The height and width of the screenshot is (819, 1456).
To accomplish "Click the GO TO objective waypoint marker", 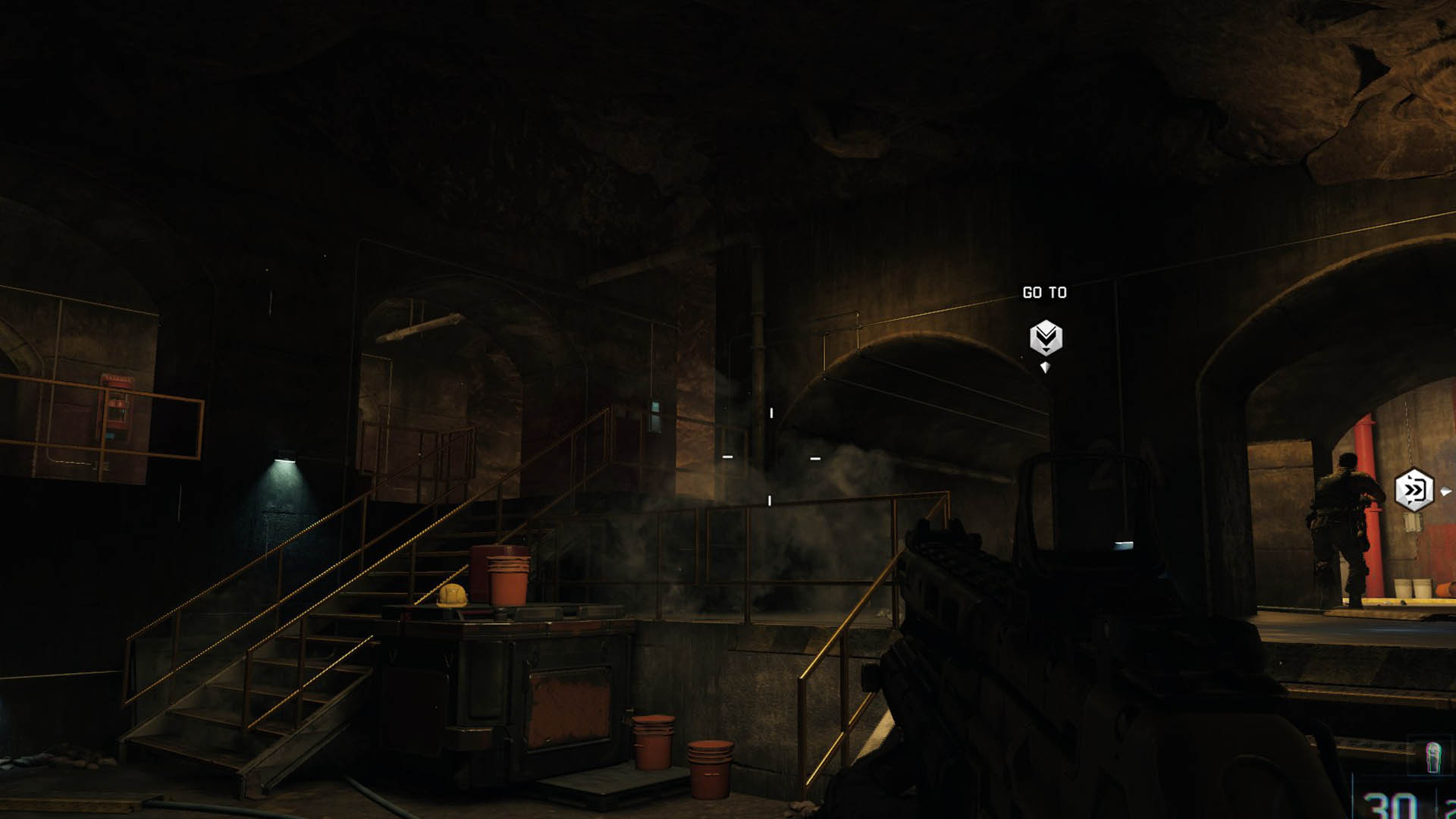I will [x=1046, y=337].
